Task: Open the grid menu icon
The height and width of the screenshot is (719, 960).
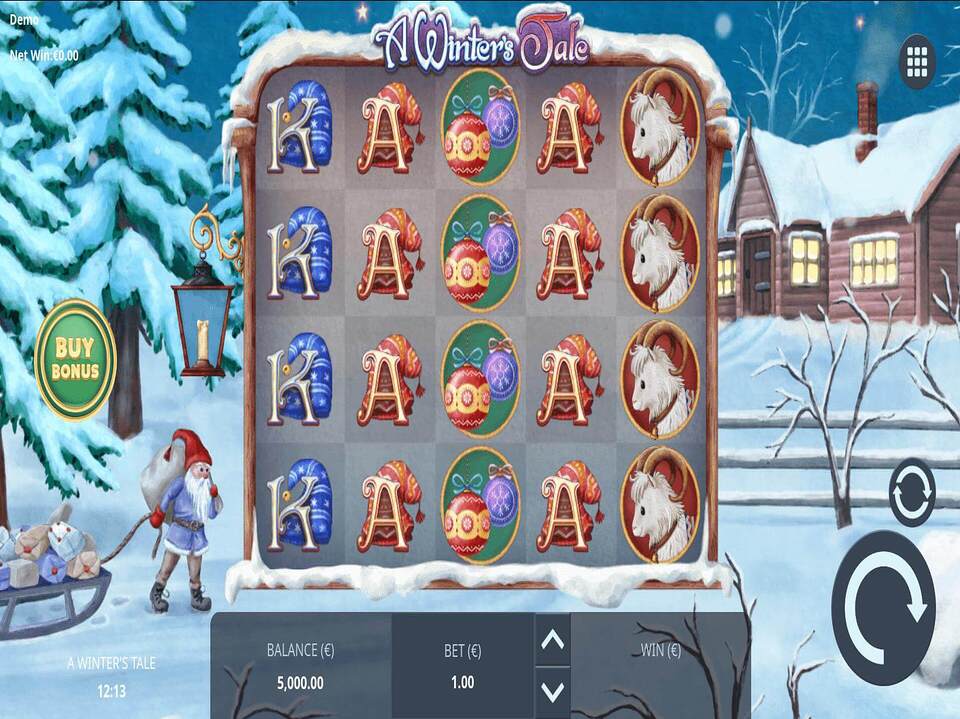Action: (917, 62)
